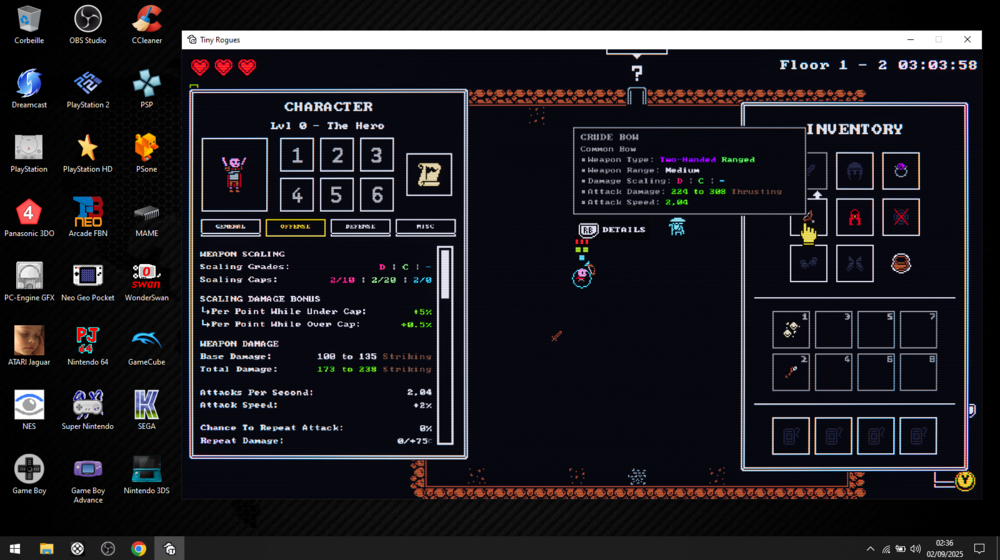Image resolution: width=1000 pixels, height=560 pixels.
Task: Choose character slot number 6
Action: point(376,195)
